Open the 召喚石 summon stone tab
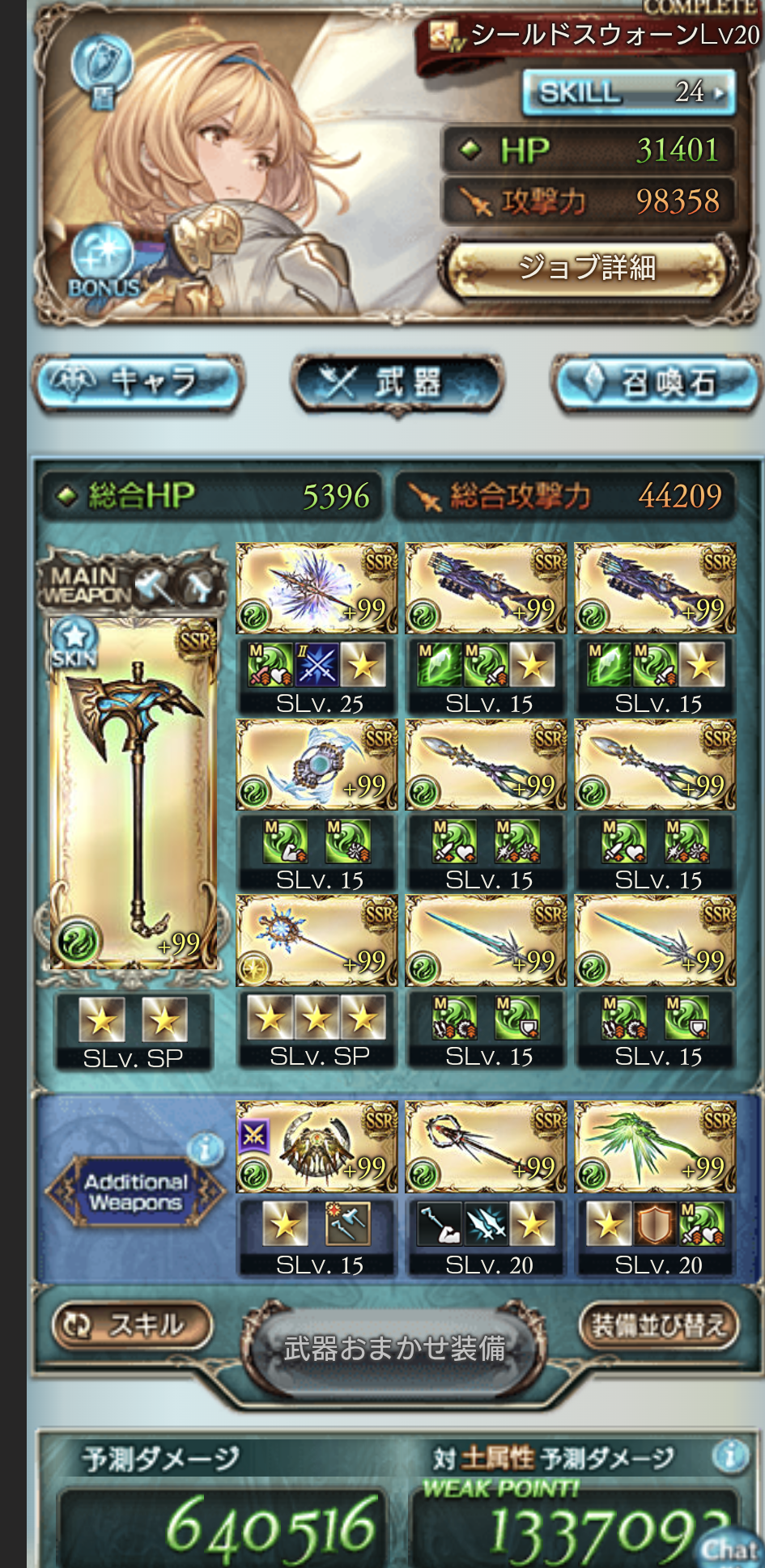The width and height of the screenshot is (765, 1568). [657, 382]
